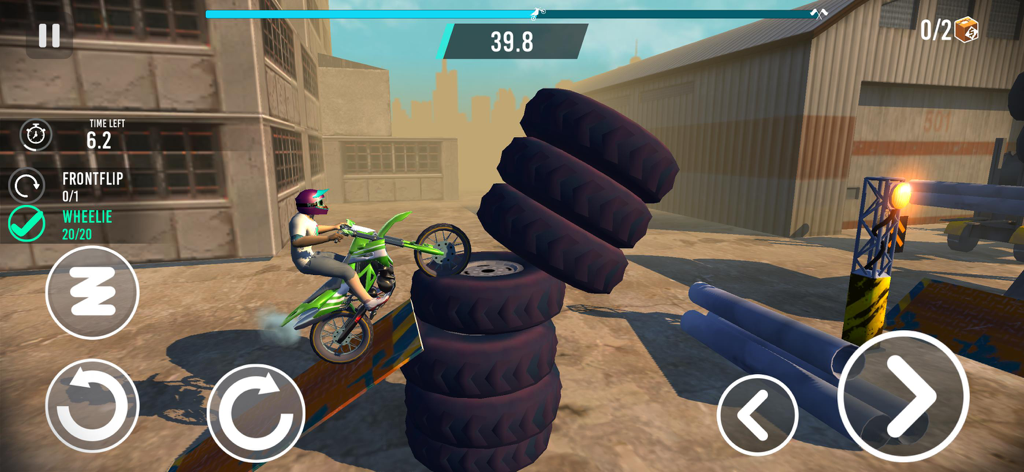The image size is (1024, 472).
Task: Click the crate collectible counter icon
Action: 966,30
